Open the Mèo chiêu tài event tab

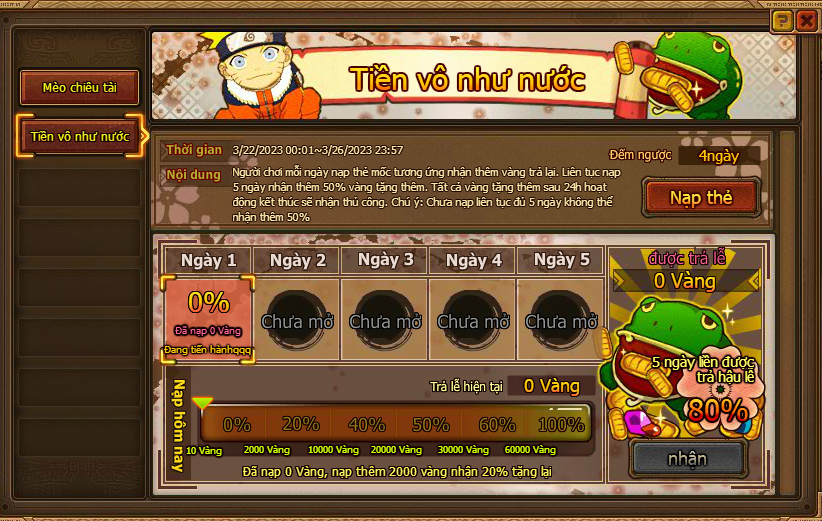[80, 88]
